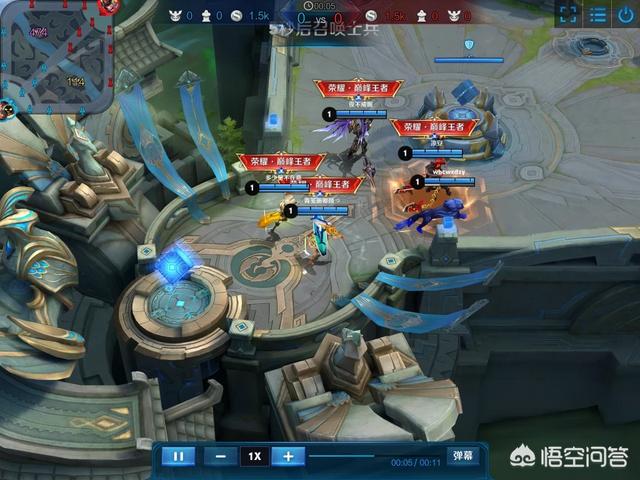
Task: Increase playback speed with the plus button
Action: [x=288, y=456]
